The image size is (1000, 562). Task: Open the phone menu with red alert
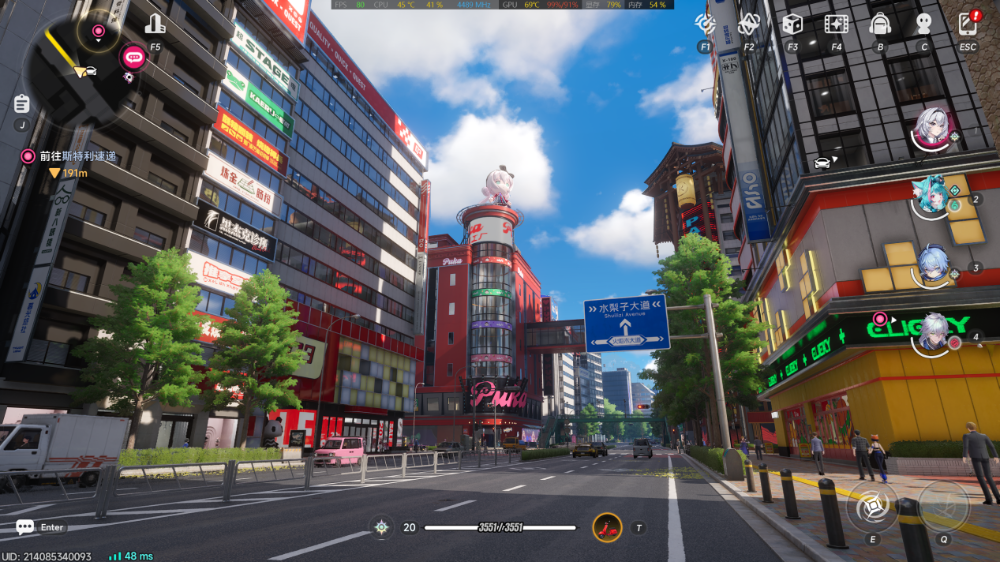coord(967,23)
